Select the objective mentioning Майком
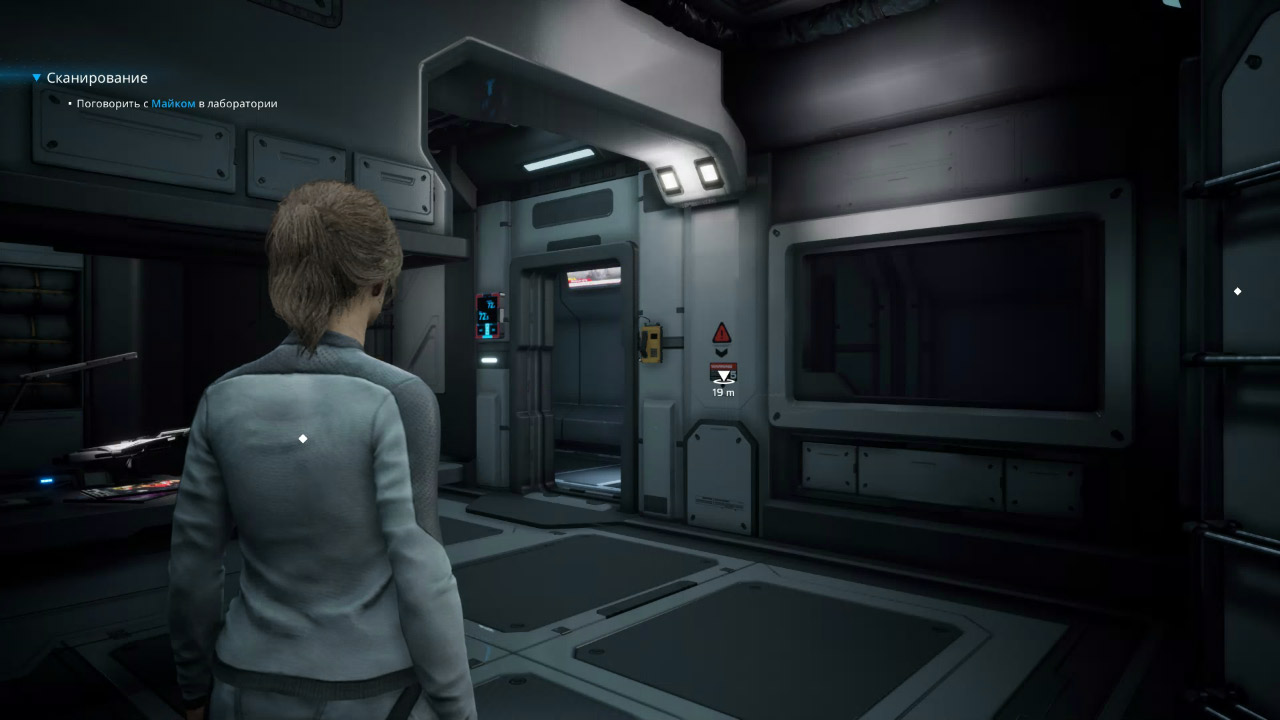This screenshot has width=1280, height=720. tap(177, 103)
